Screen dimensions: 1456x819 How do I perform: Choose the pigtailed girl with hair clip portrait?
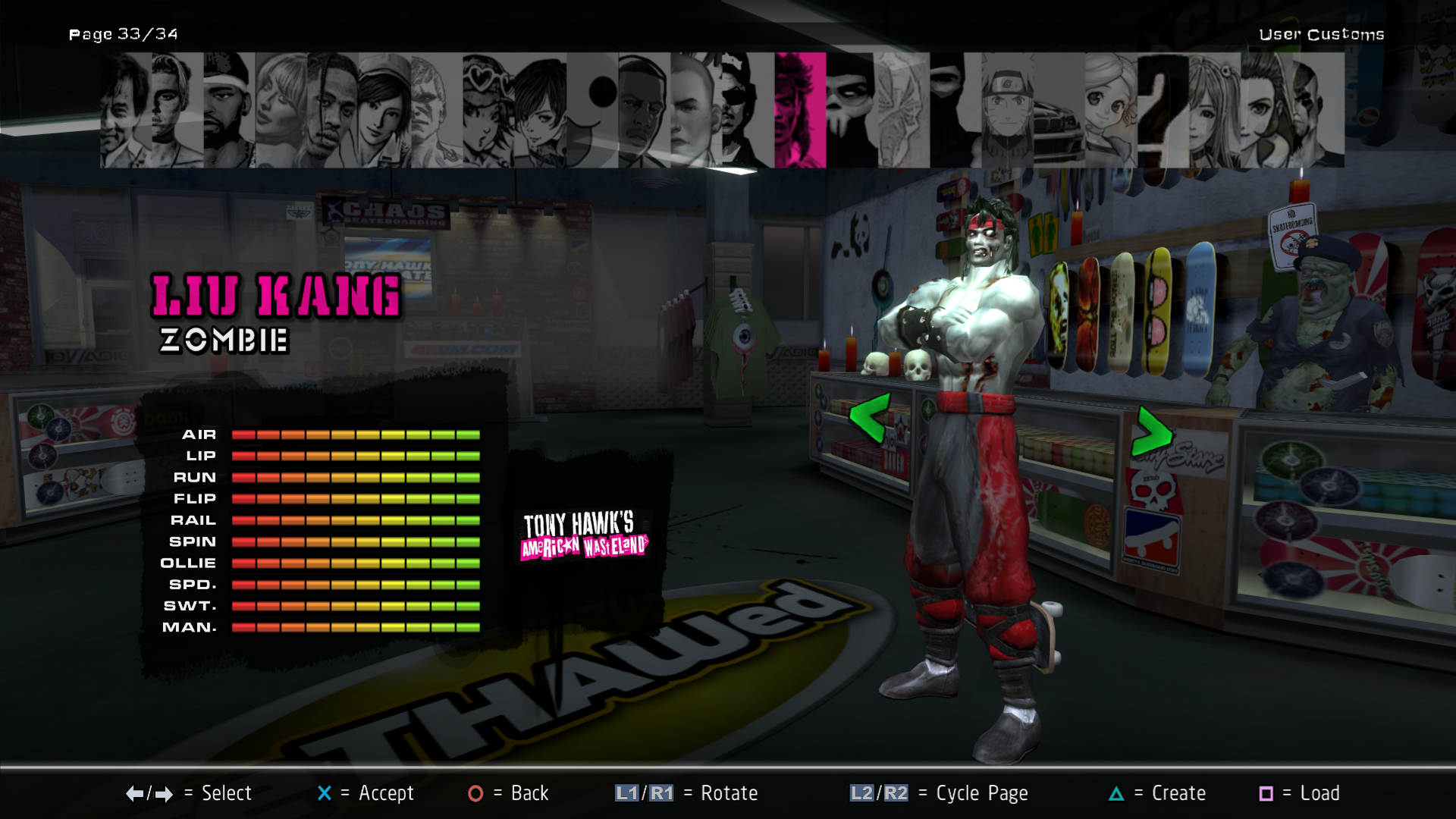(1213, 110)
